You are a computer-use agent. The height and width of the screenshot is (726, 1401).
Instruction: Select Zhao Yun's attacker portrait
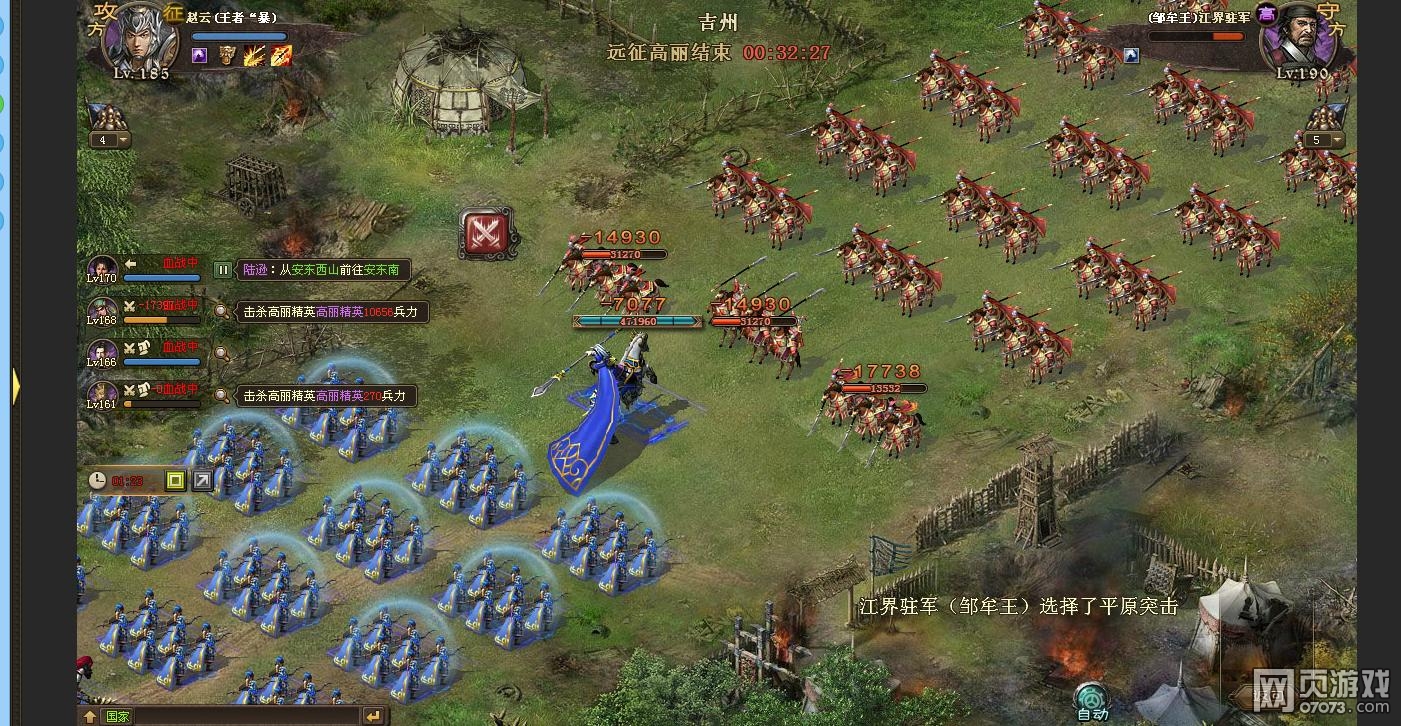coord(140,38)
